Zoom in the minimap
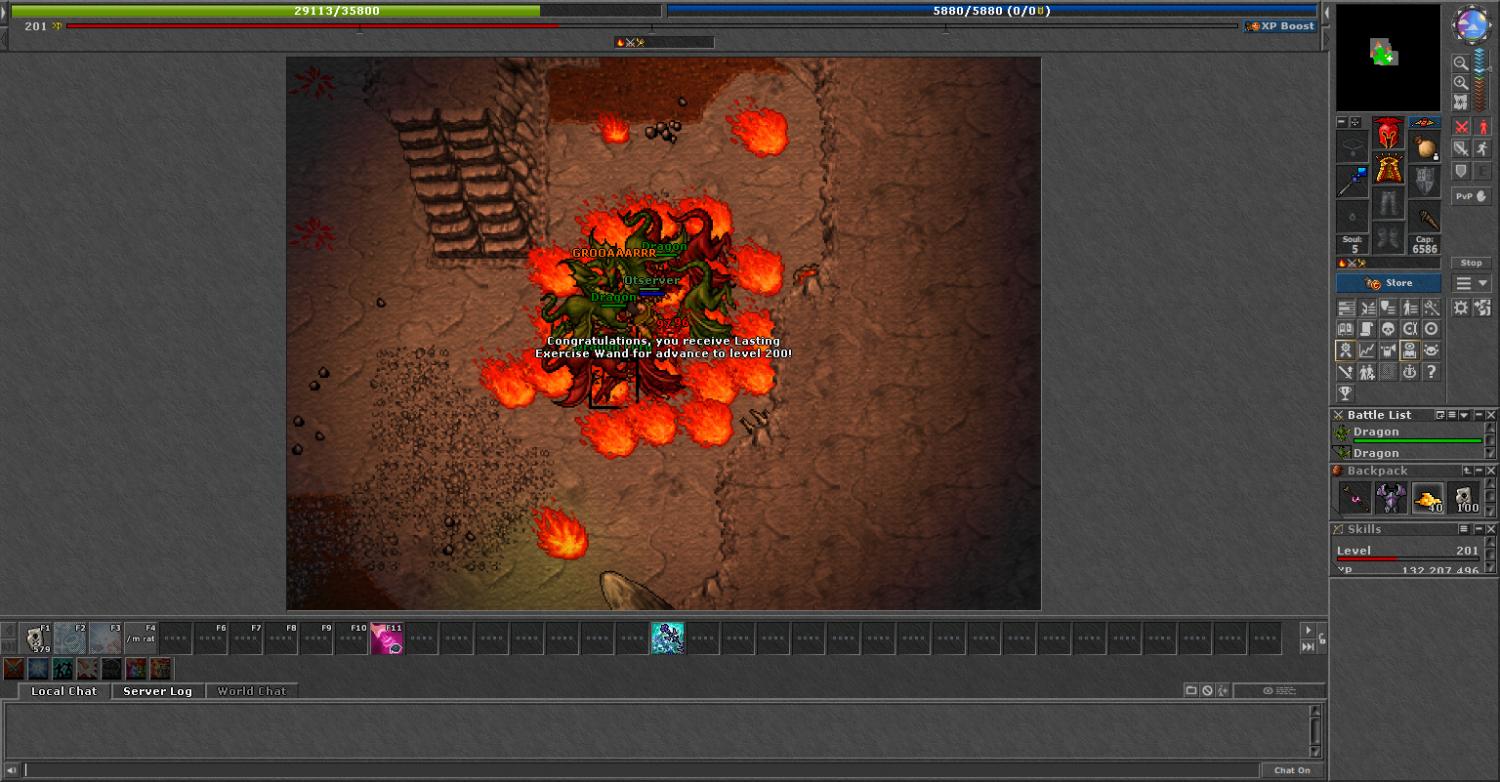The image size is (1500, 782). pos(1461,83)
